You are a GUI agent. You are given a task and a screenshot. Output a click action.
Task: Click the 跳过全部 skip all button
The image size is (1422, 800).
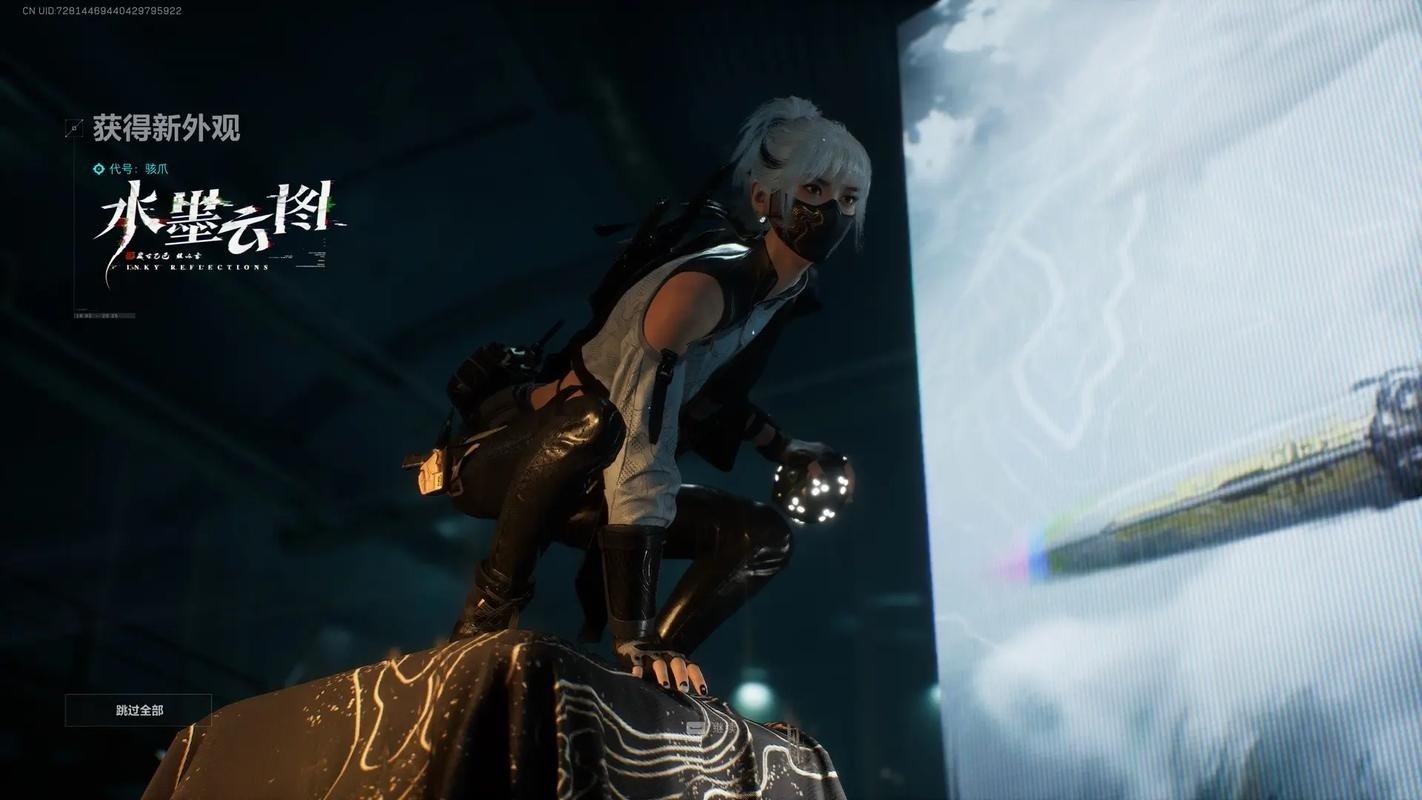tap(139, 710)
